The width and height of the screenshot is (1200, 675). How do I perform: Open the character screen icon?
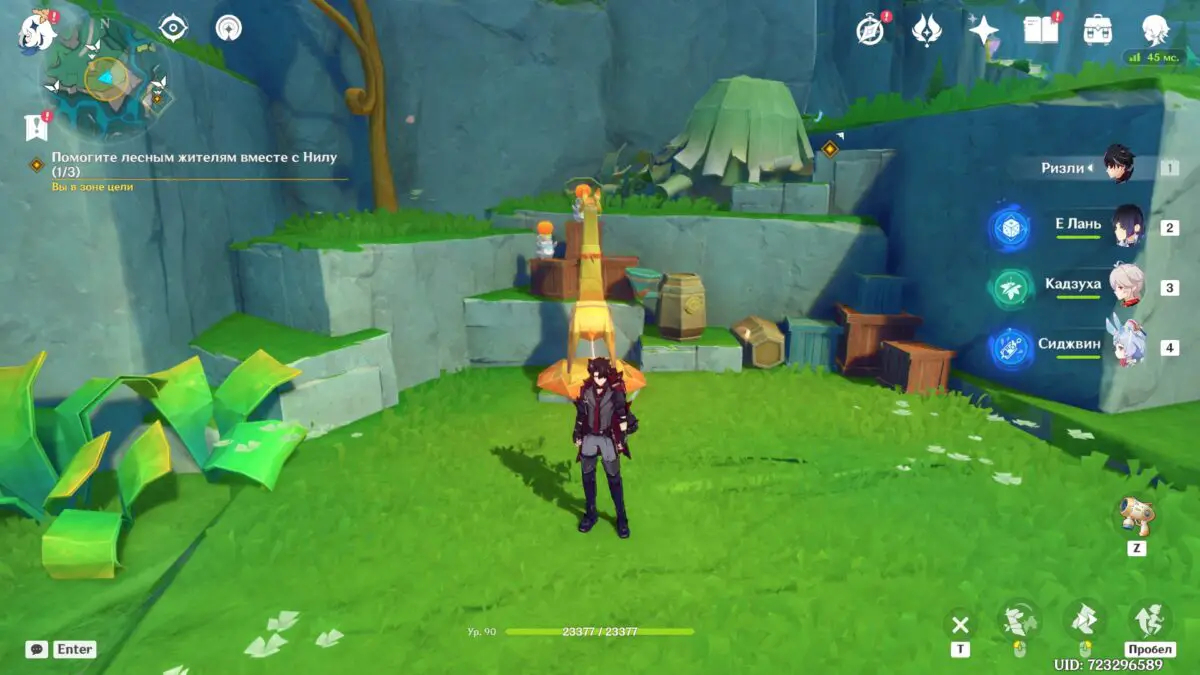(1156, 30)
